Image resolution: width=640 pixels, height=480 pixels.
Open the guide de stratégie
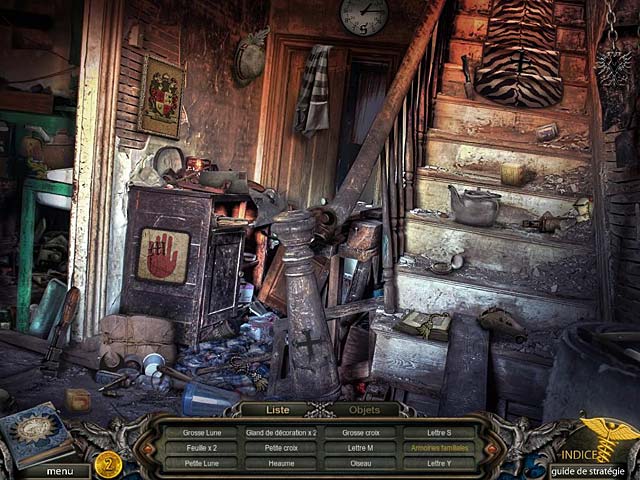click(591, 471)
